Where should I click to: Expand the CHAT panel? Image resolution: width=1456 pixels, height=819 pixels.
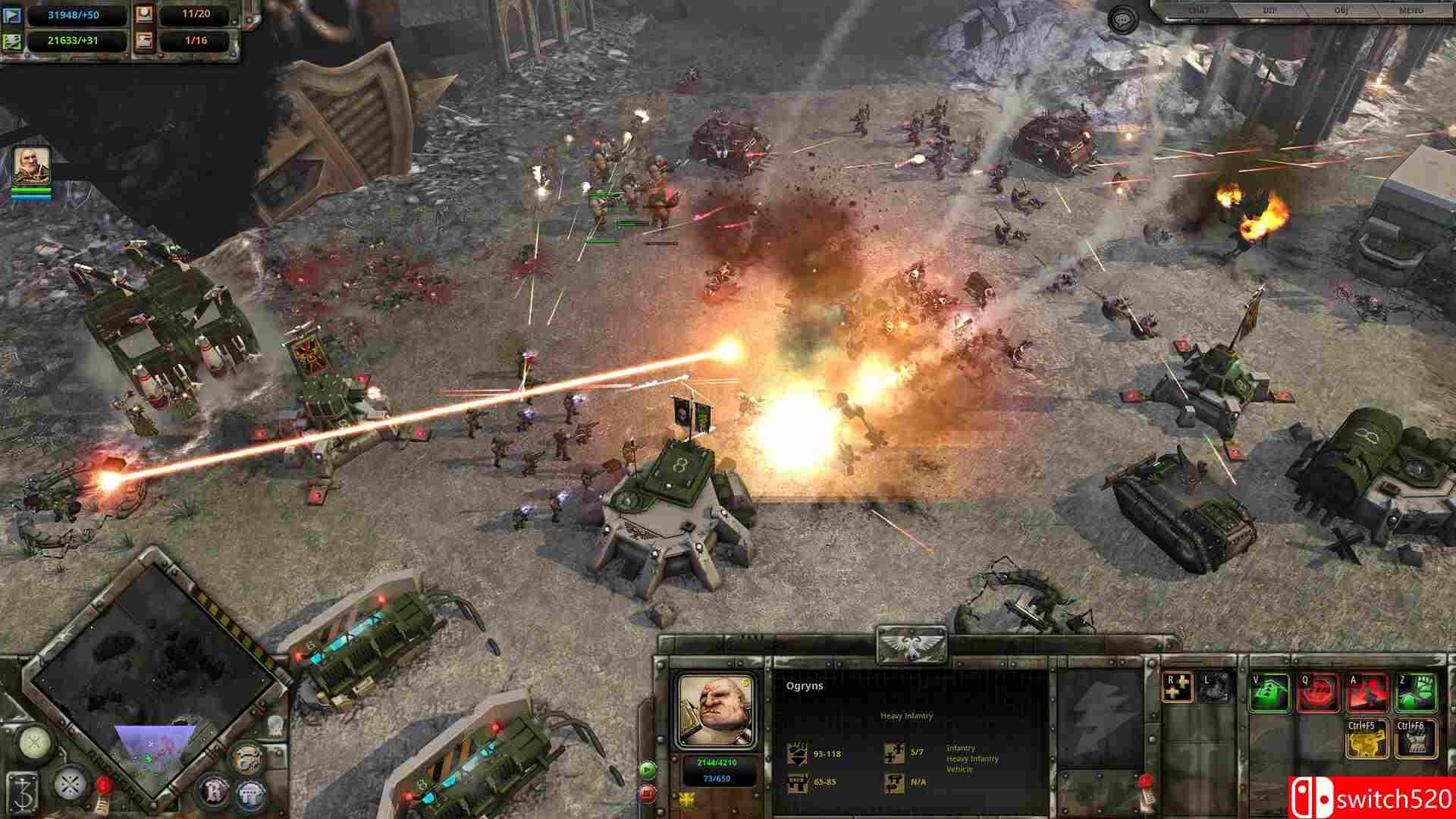click(x=1200, y=10)
